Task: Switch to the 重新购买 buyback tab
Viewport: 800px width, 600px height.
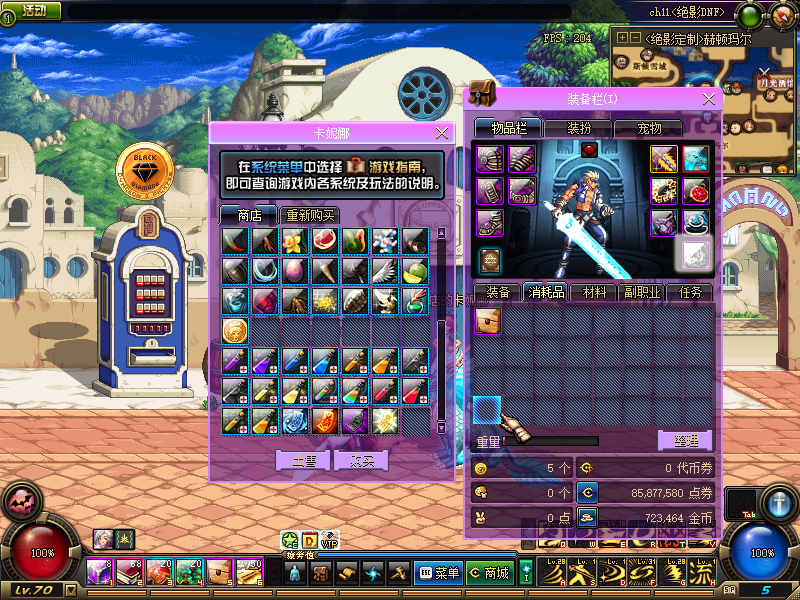Action: (310, 215)
